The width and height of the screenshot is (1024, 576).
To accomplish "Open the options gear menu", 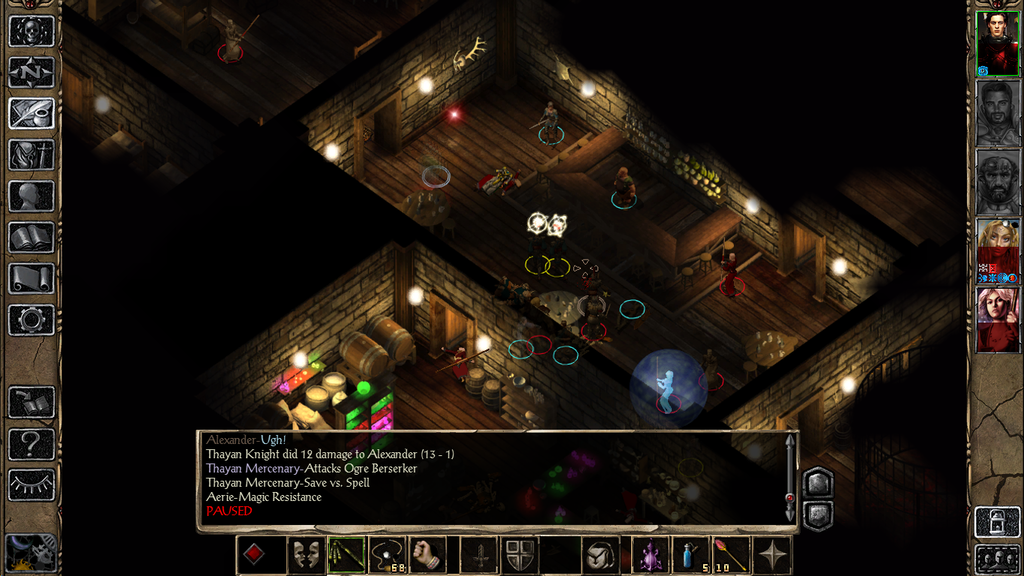I will (31, 320).
